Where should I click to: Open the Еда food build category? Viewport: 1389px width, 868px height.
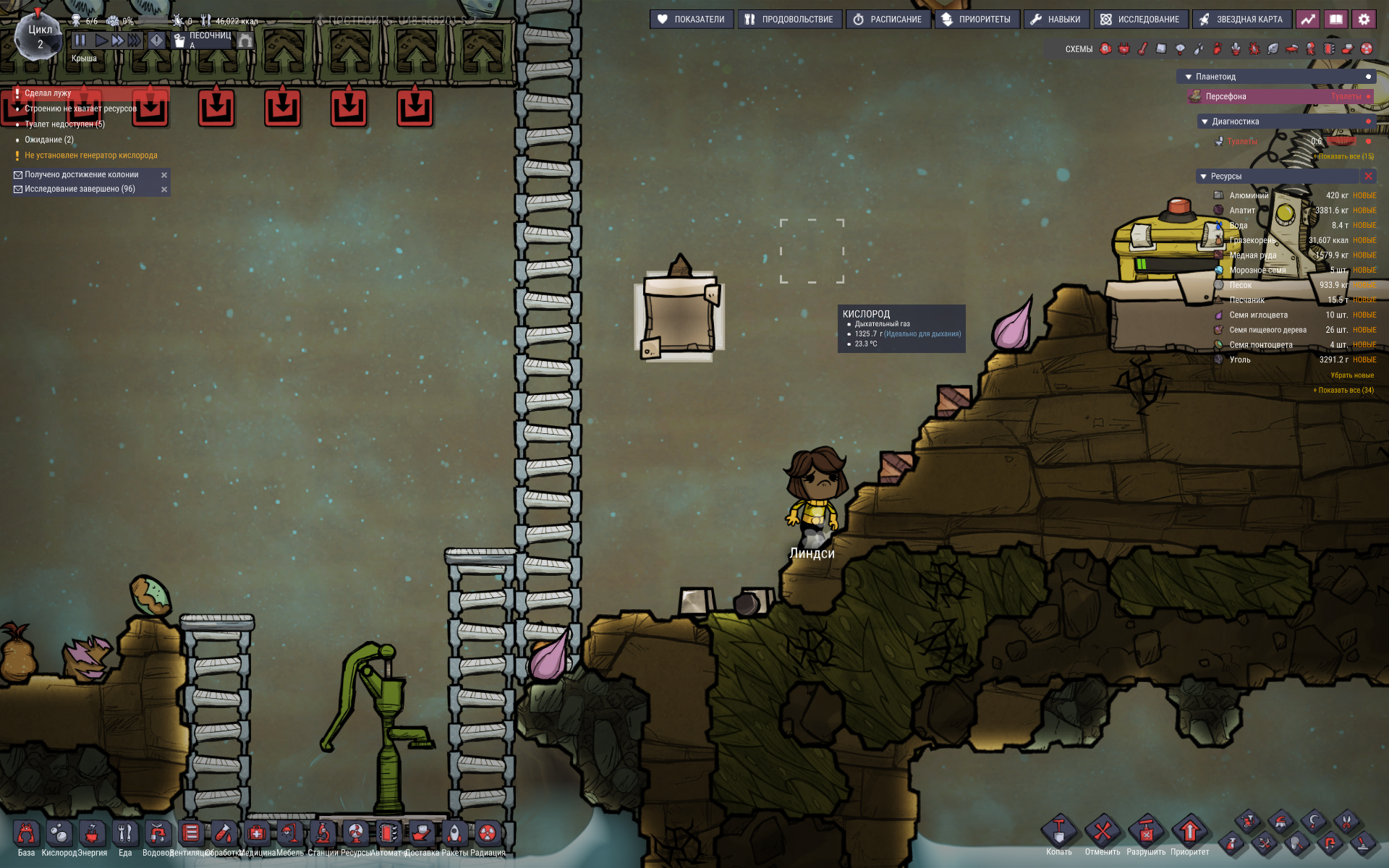pyautogui.click(x=125, y=834)
